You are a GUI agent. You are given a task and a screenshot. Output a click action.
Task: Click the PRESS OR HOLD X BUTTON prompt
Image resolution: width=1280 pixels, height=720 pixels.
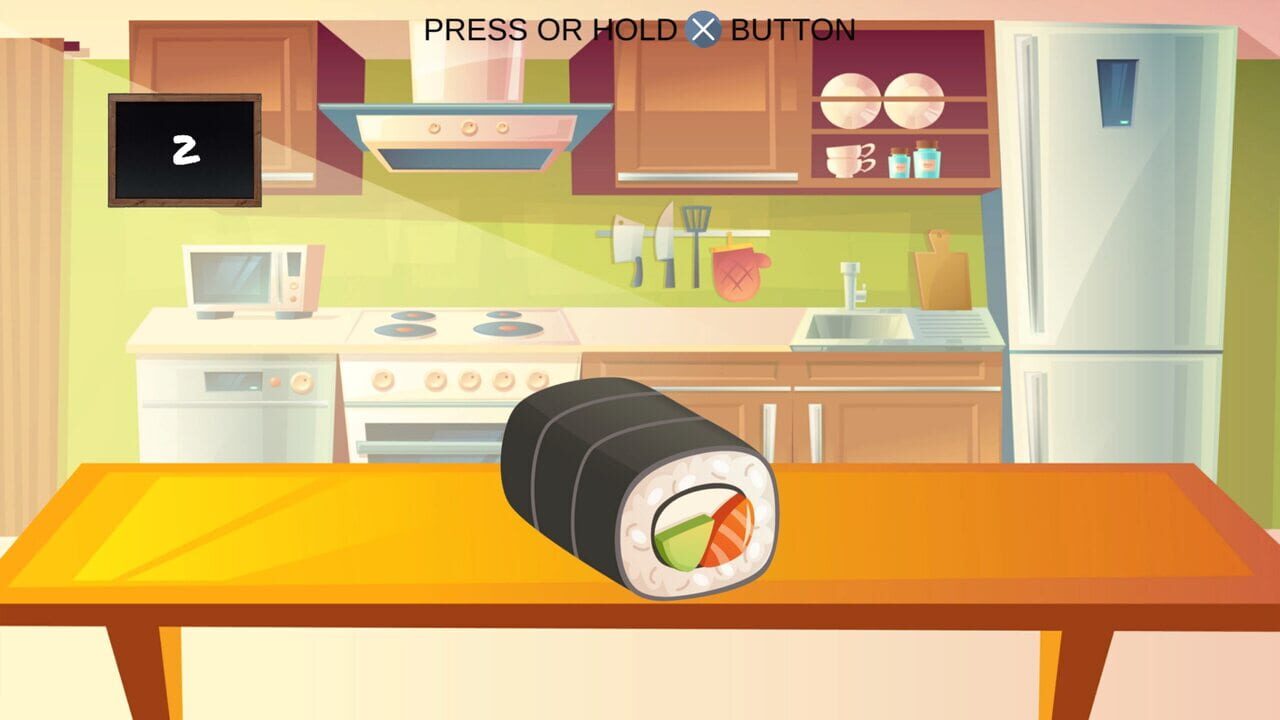[640, 29]
